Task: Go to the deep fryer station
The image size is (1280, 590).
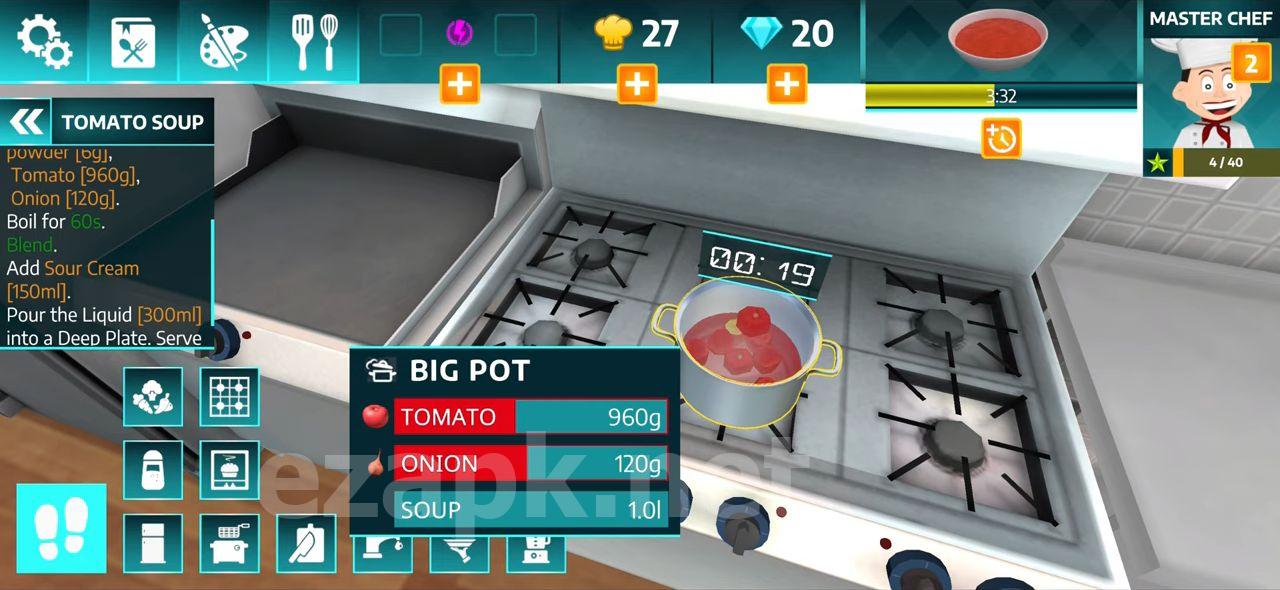Action: point(229,543)
